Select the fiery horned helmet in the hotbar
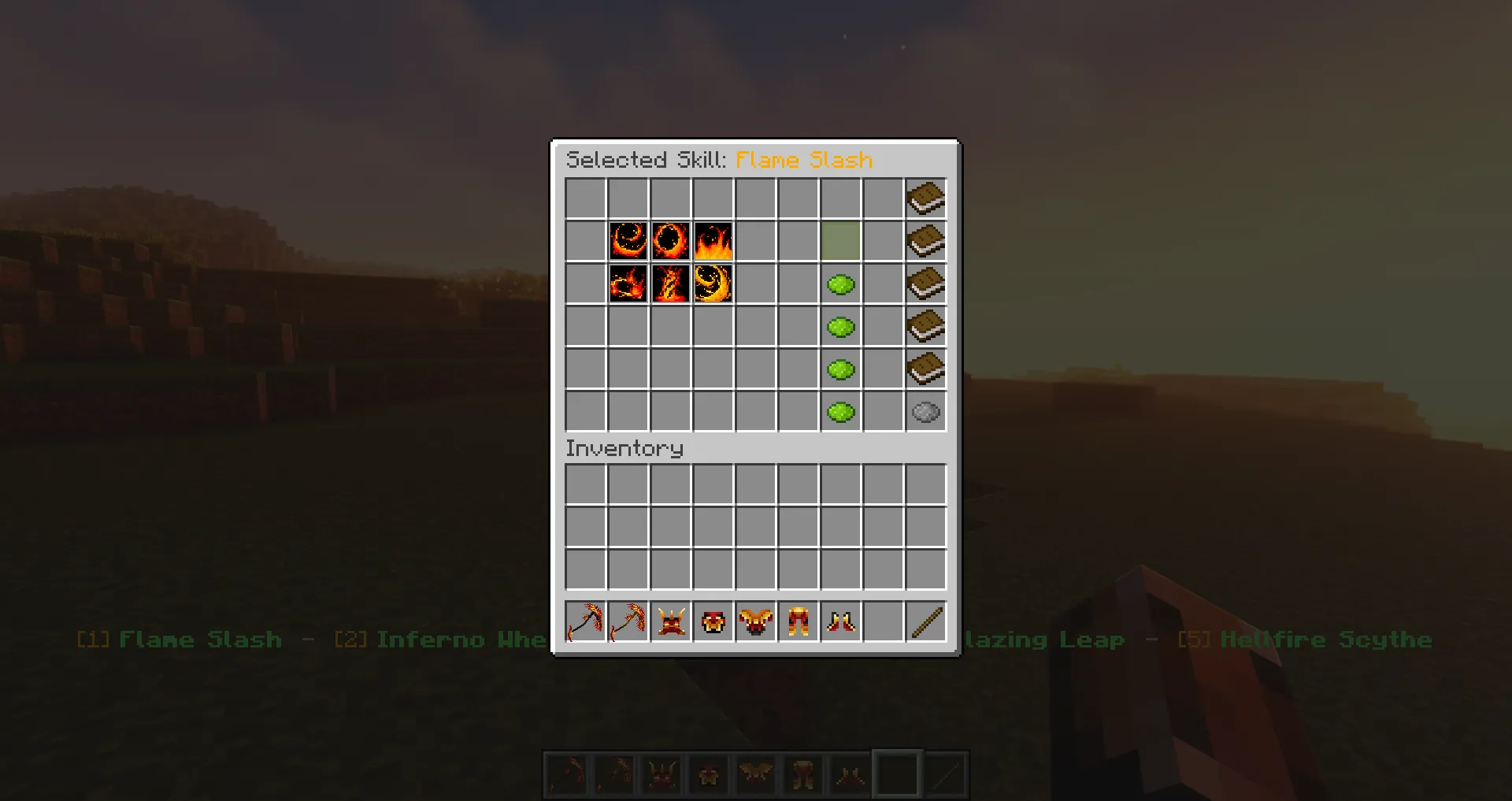Viewport: 1512px width, 801px height. (670, 621)
